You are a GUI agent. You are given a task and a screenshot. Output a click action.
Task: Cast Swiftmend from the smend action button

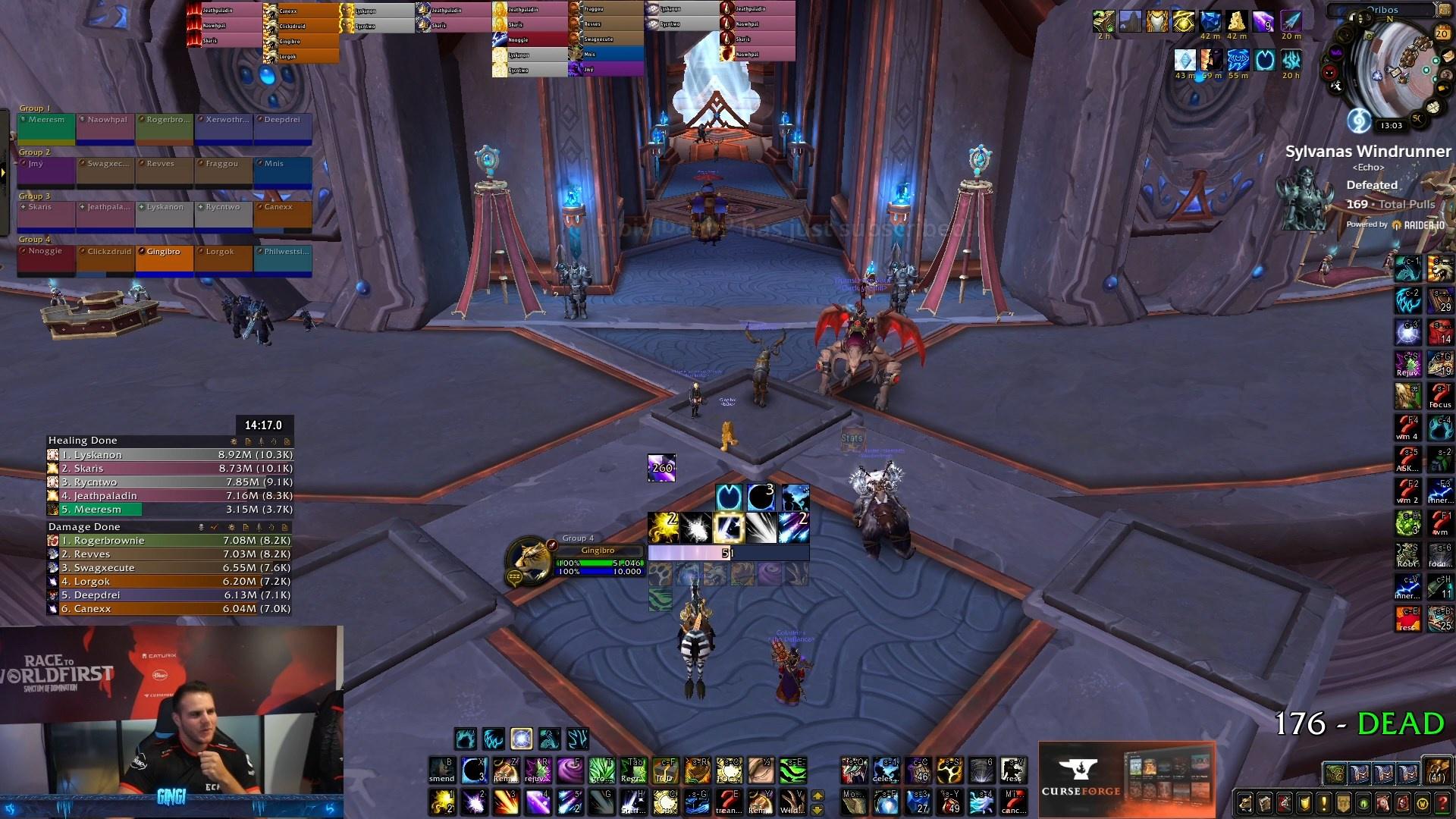pyautogui.click(x=441, y=770)
